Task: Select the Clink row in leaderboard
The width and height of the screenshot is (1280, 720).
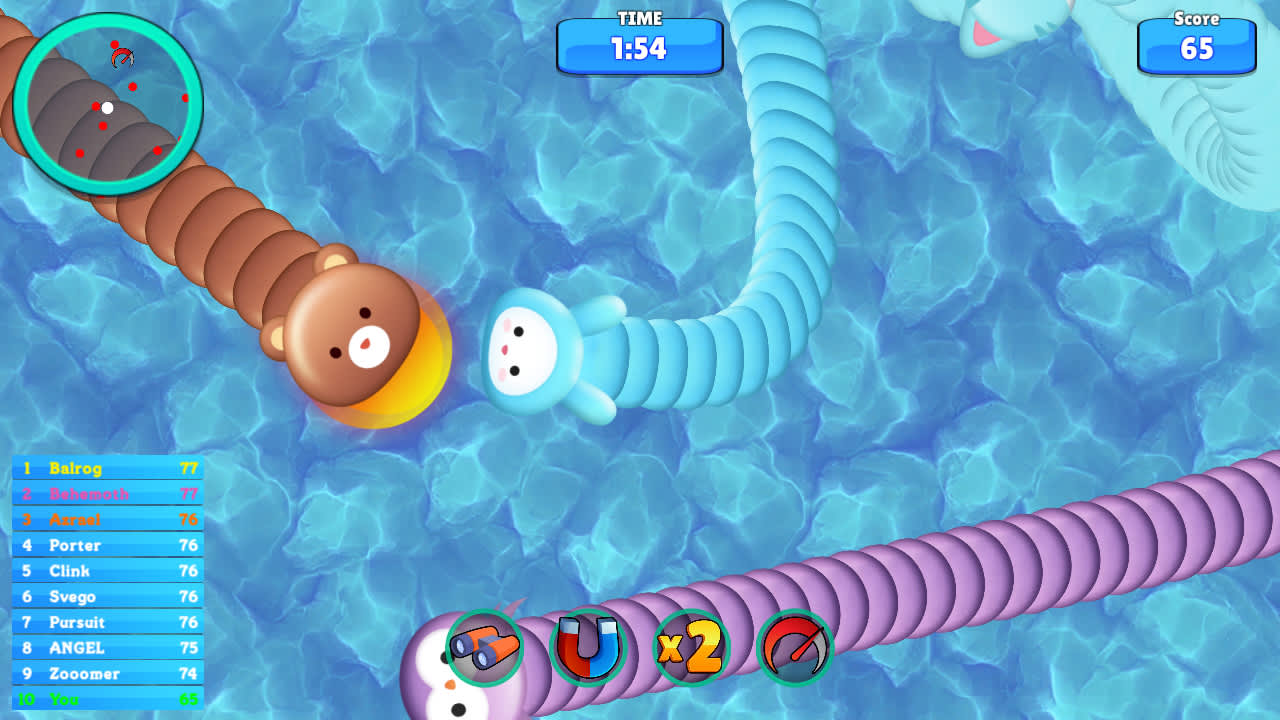Action: click(107, 571)
